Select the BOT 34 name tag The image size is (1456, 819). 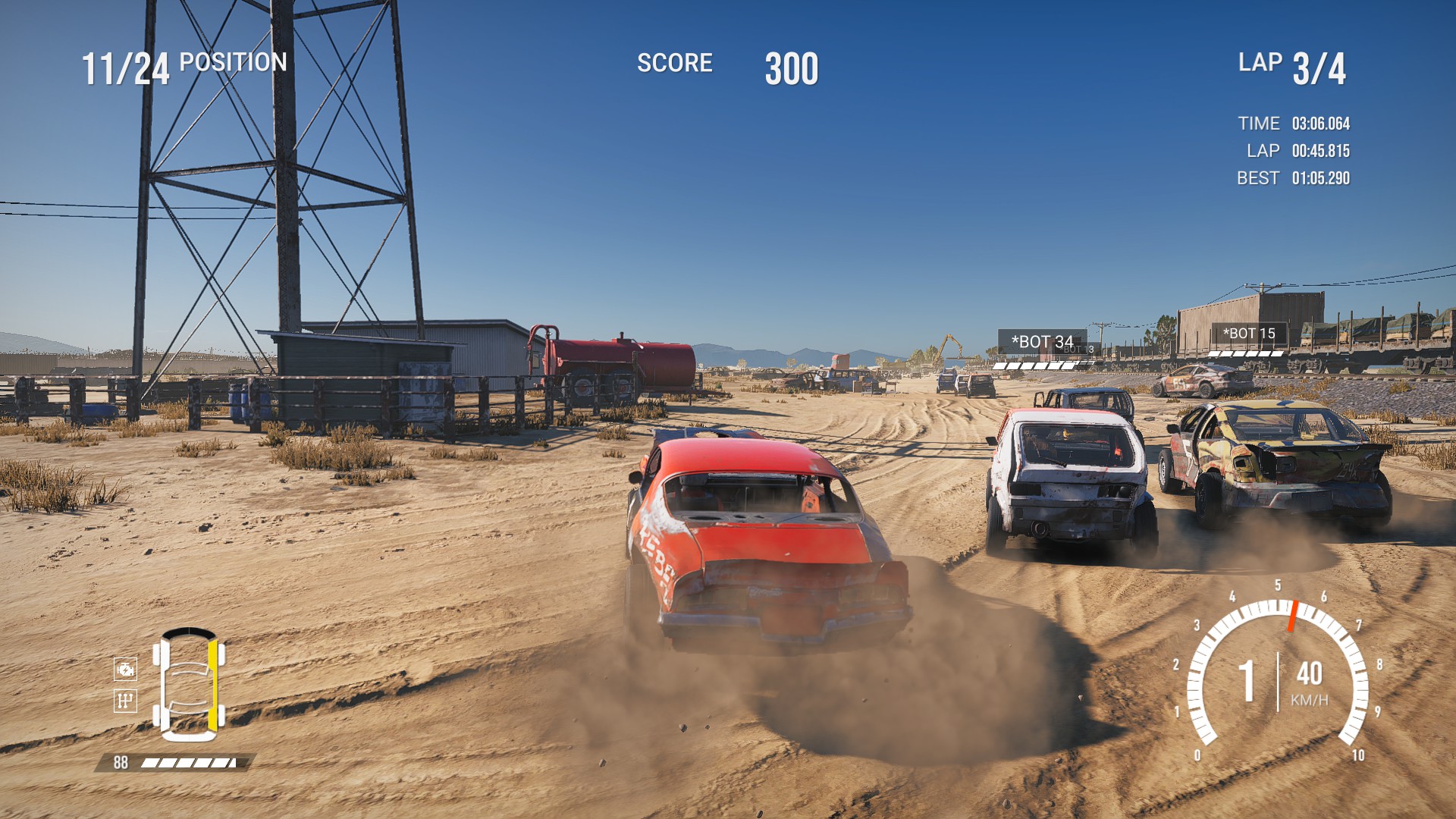pos(1042,342)
